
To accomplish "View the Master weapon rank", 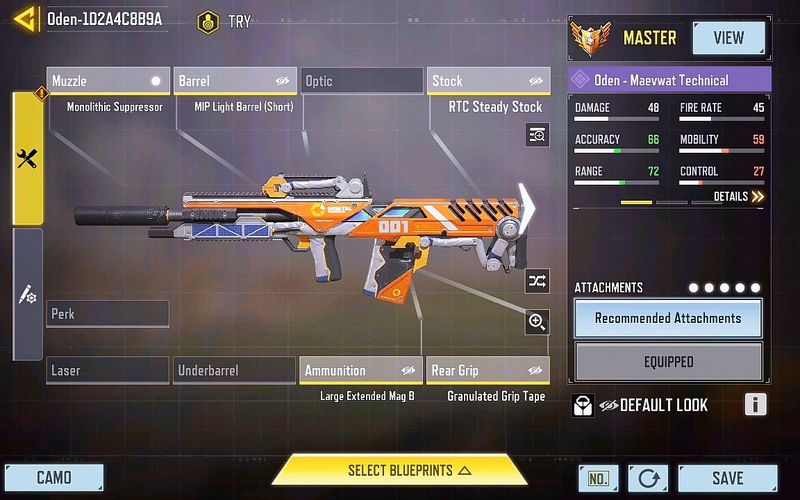I will (x=728, y=38).
